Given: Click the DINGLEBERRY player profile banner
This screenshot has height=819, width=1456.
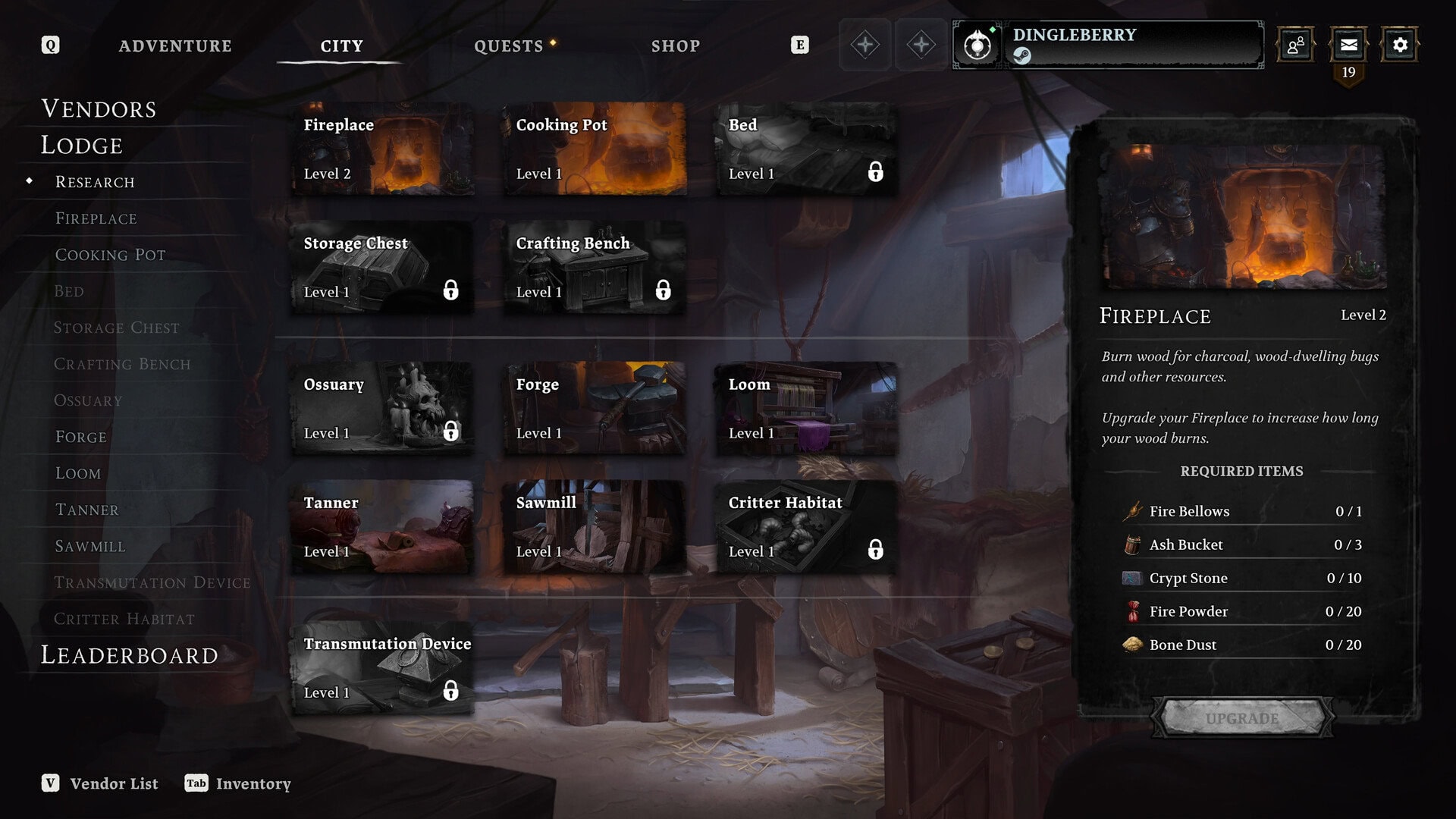Looking at the screenshot, I should tap(1134, 45).
